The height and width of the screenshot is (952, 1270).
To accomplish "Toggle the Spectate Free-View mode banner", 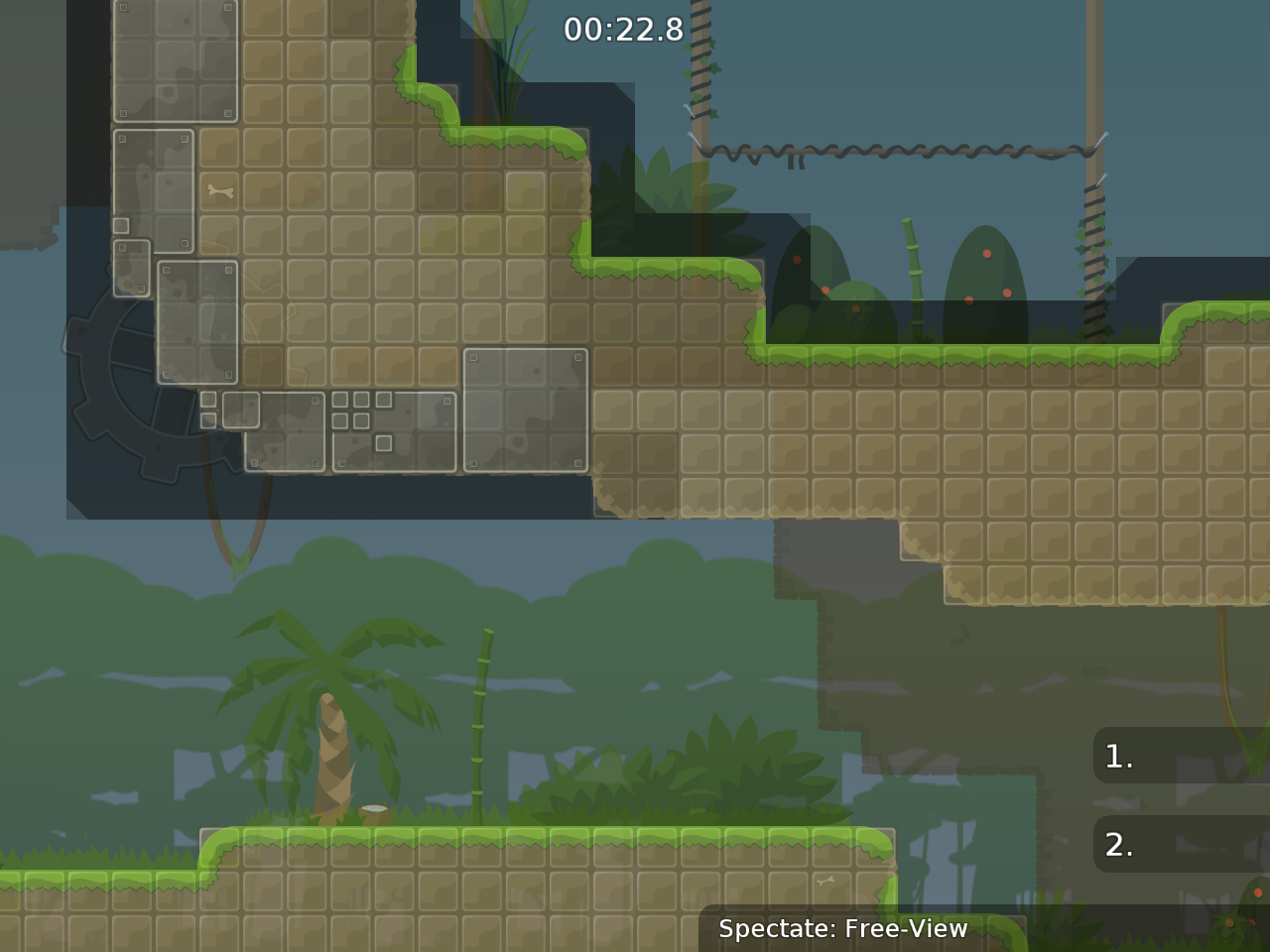I will (843, 929).
